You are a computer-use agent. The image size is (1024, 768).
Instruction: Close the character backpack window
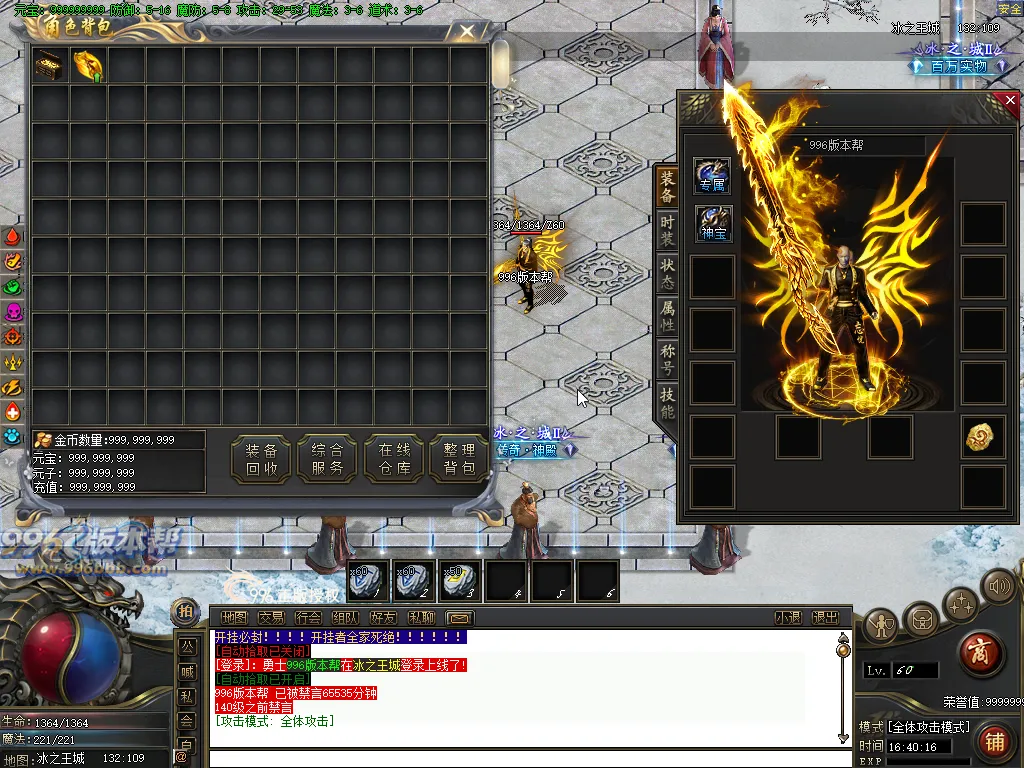coord(467,31)
